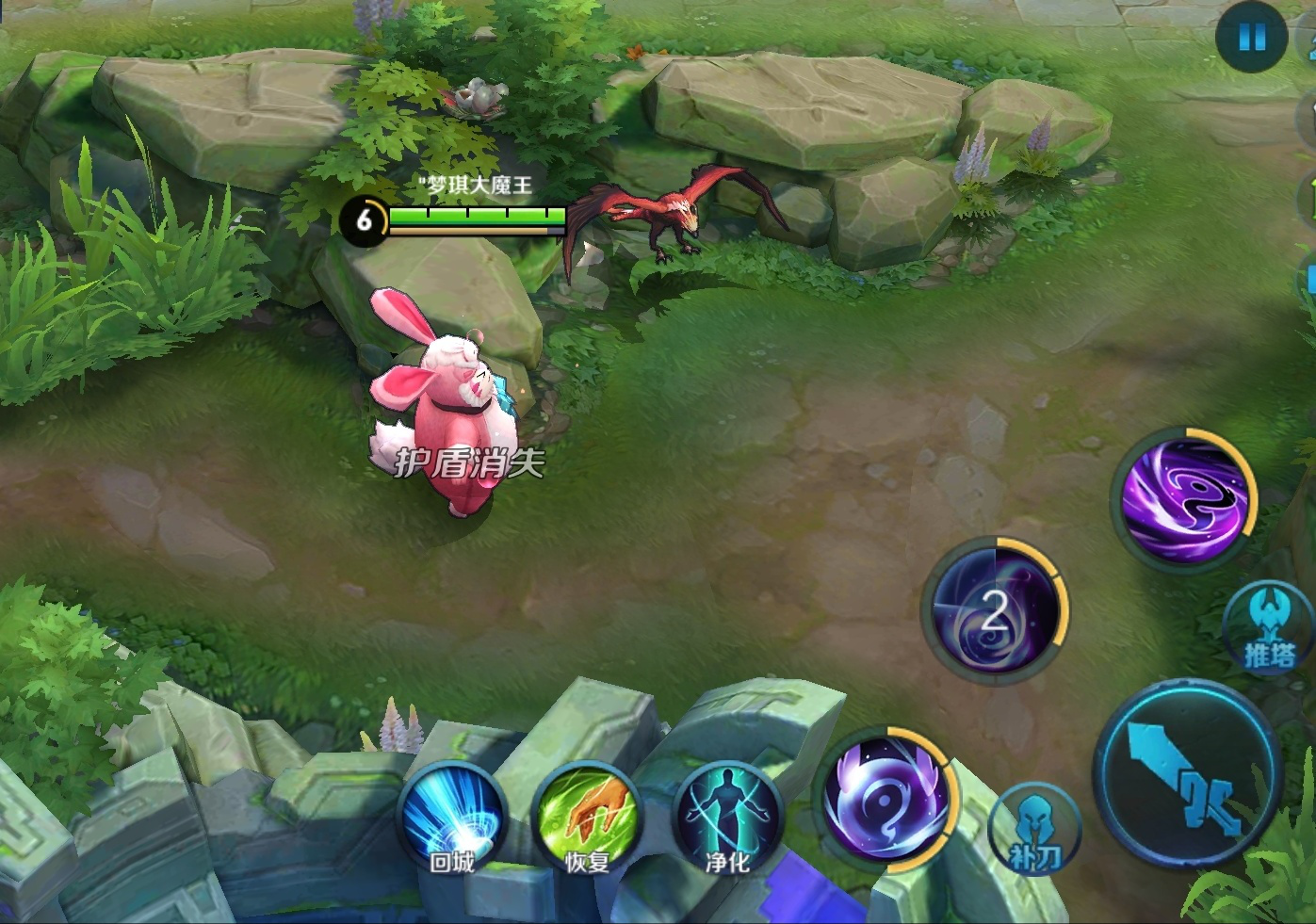The width and height of the screenshot is (1316, 924).
Task: Use the 恢复 heal spell
Action: click(x=587, y=817)
